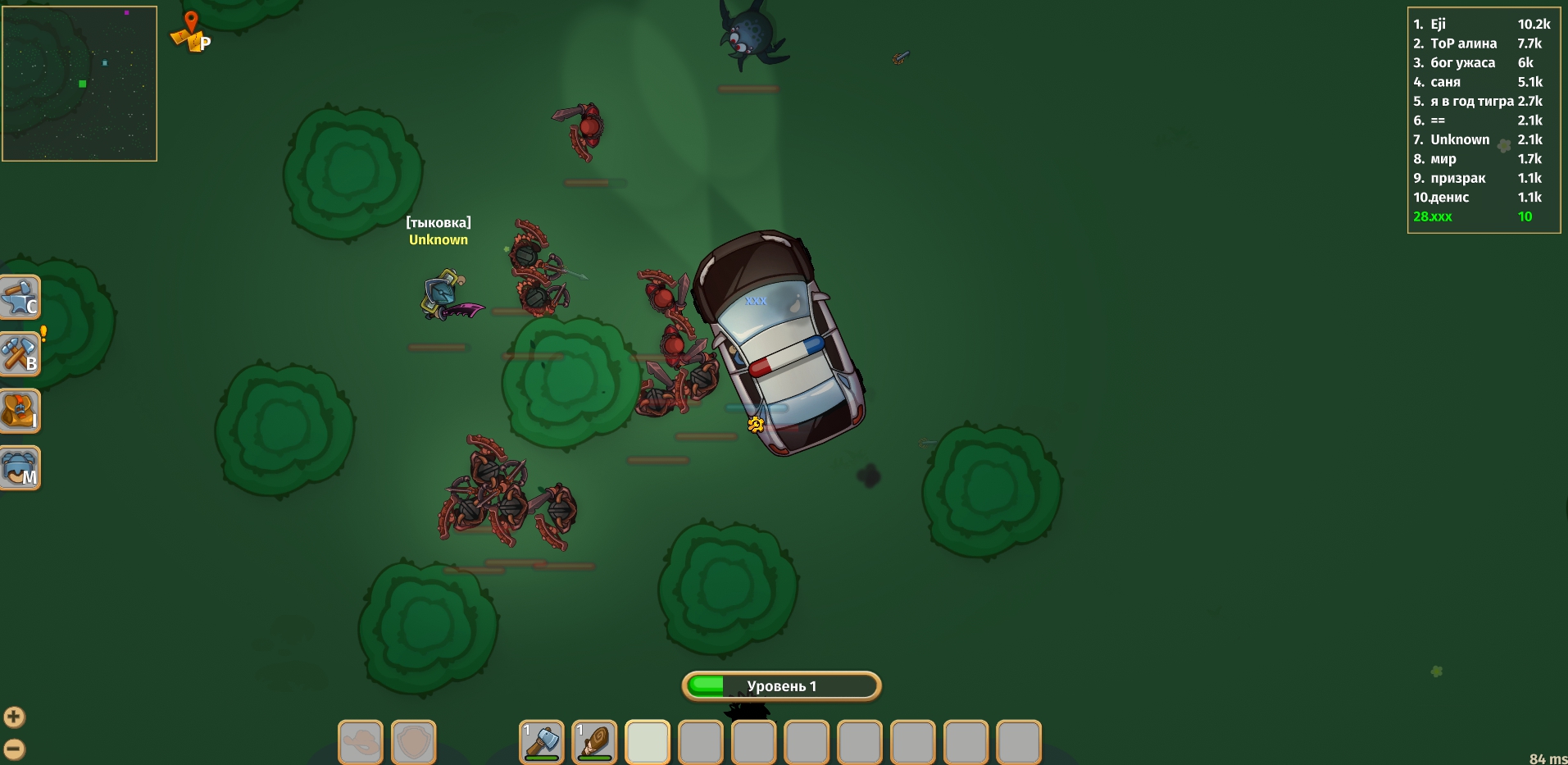
Task: Select the axe in the hotbar
Action: (x=541, y=740)
